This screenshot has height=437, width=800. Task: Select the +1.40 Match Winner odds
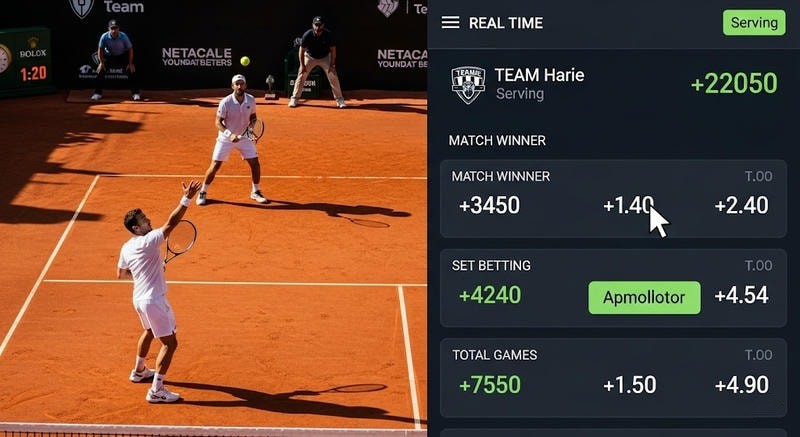[x=628, y=206]
